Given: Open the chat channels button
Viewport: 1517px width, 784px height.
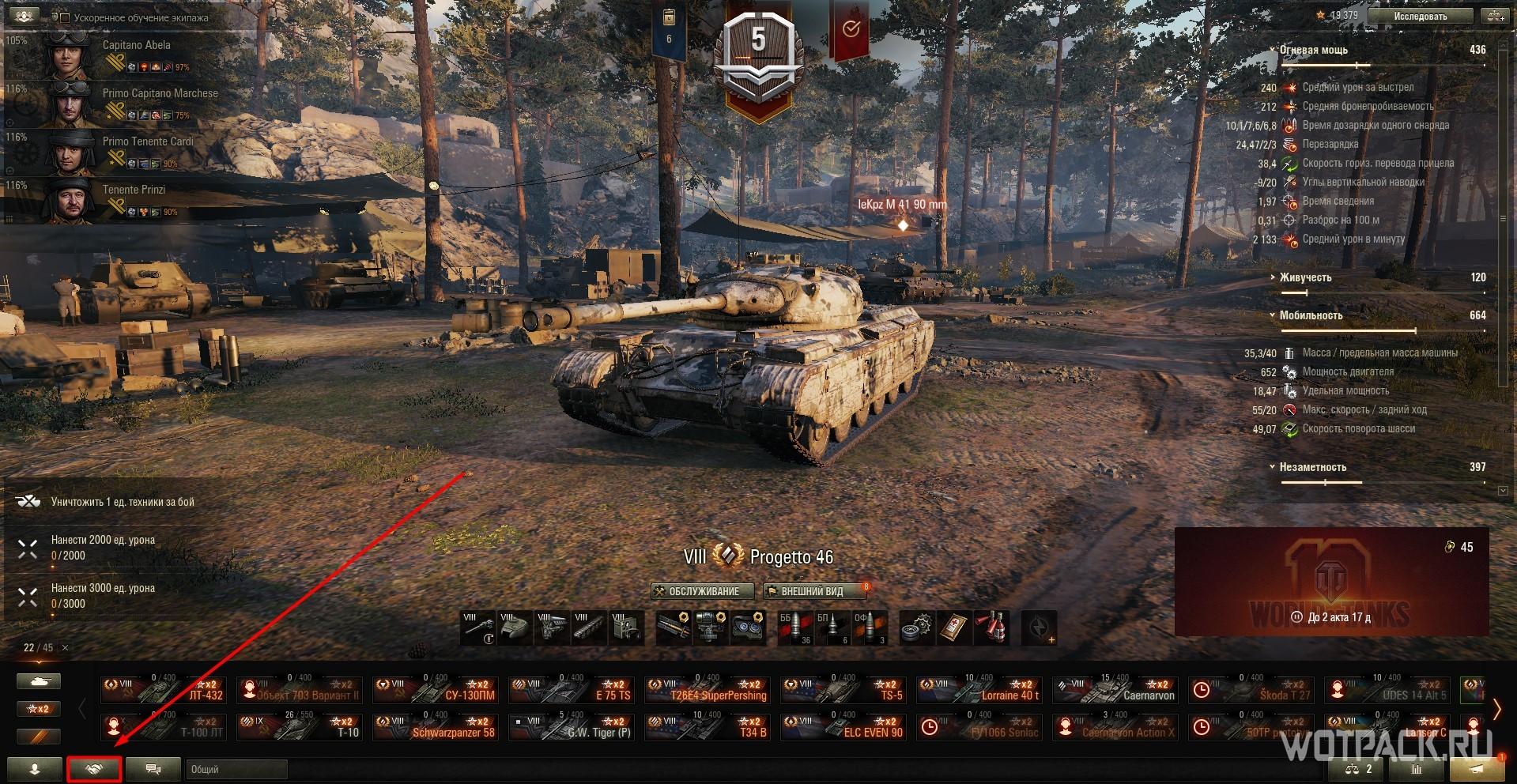Looking at the screenshot, I should (x=153, y=769).
